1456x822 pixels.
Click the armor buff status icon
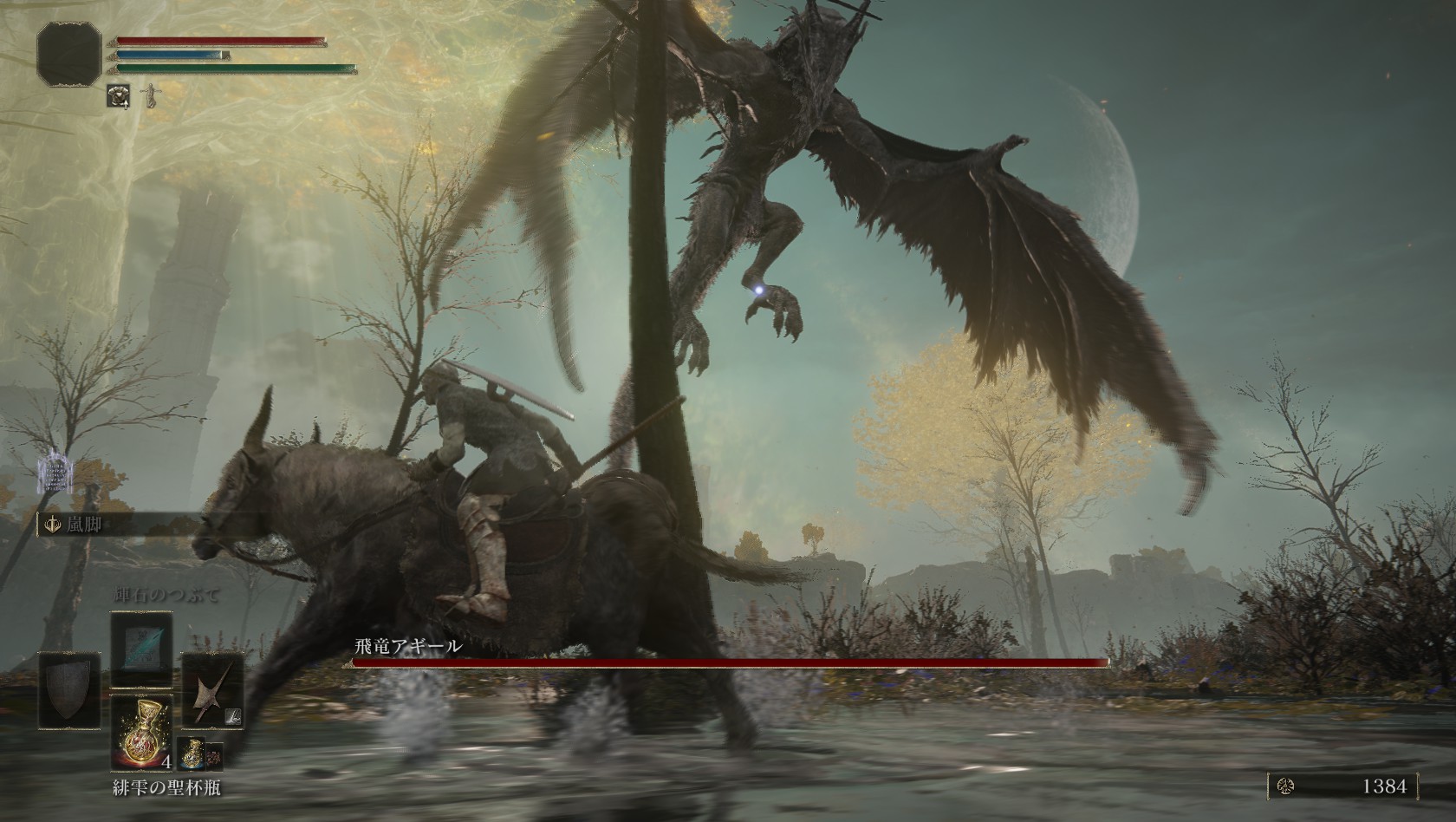point(118,95)
